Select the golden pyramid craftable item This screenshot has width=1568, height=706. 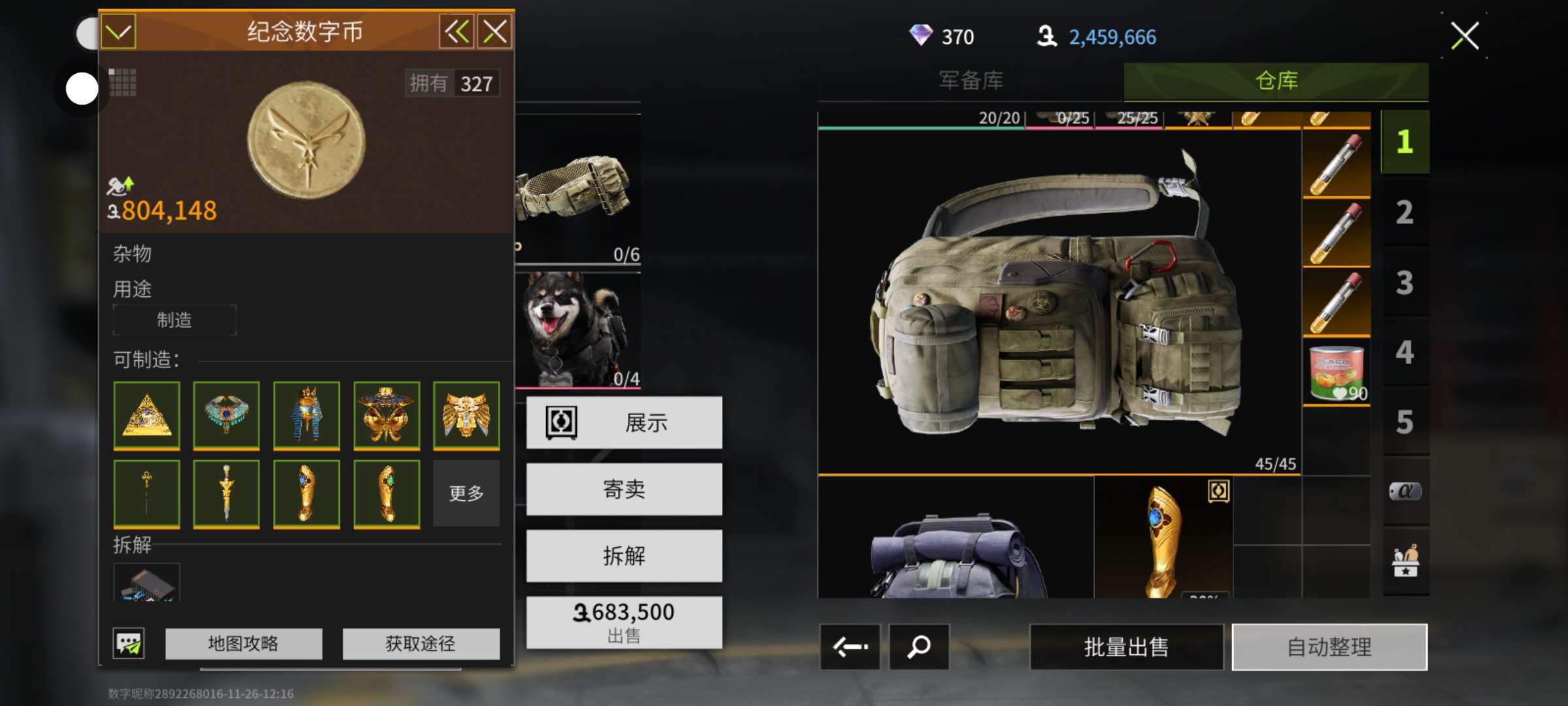147,416
